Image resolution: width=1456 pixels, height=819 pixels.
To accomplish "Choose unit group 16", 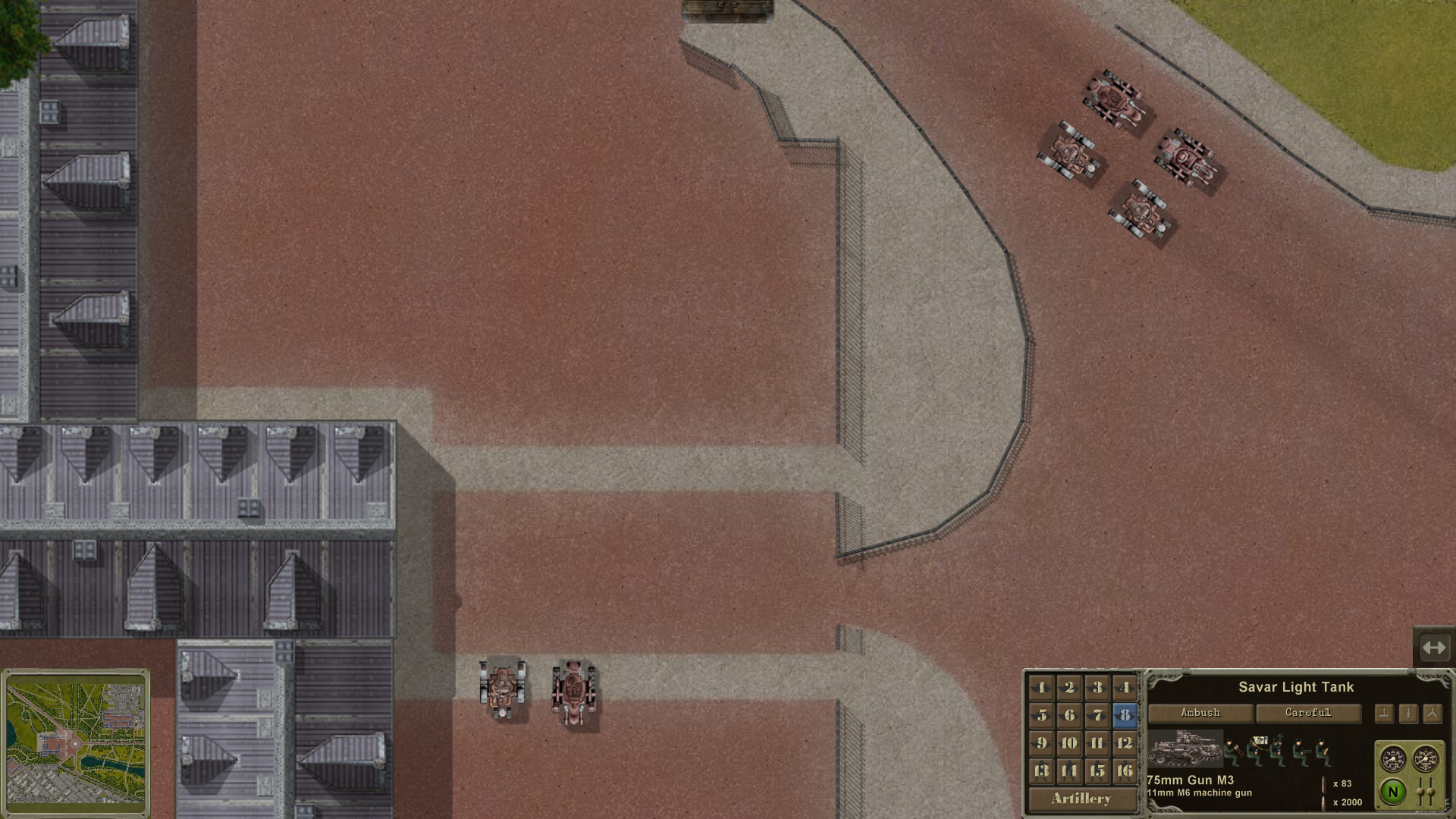I will (1125, 771).
